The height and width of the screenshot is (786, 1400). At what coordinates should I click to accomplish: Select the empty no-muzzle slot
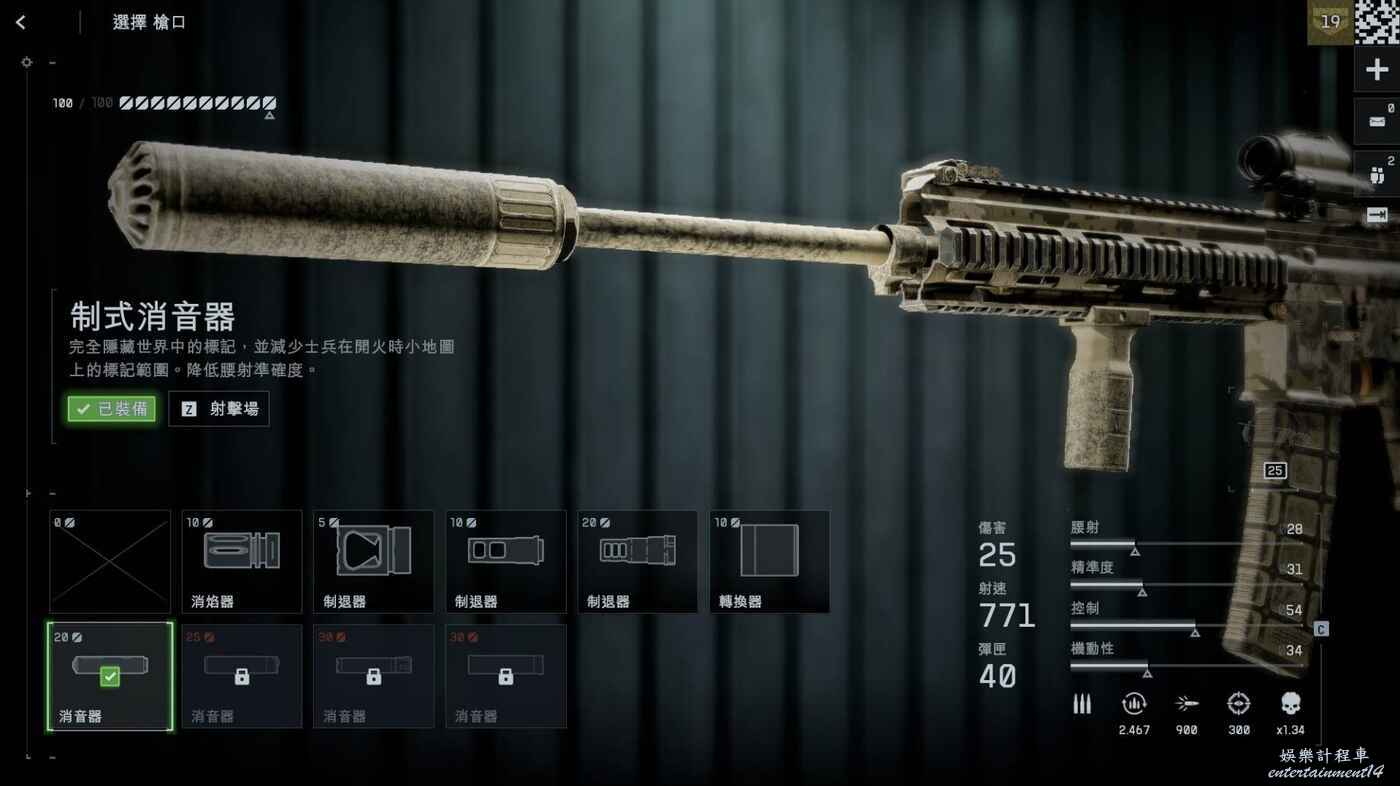(x=110, y=562)
